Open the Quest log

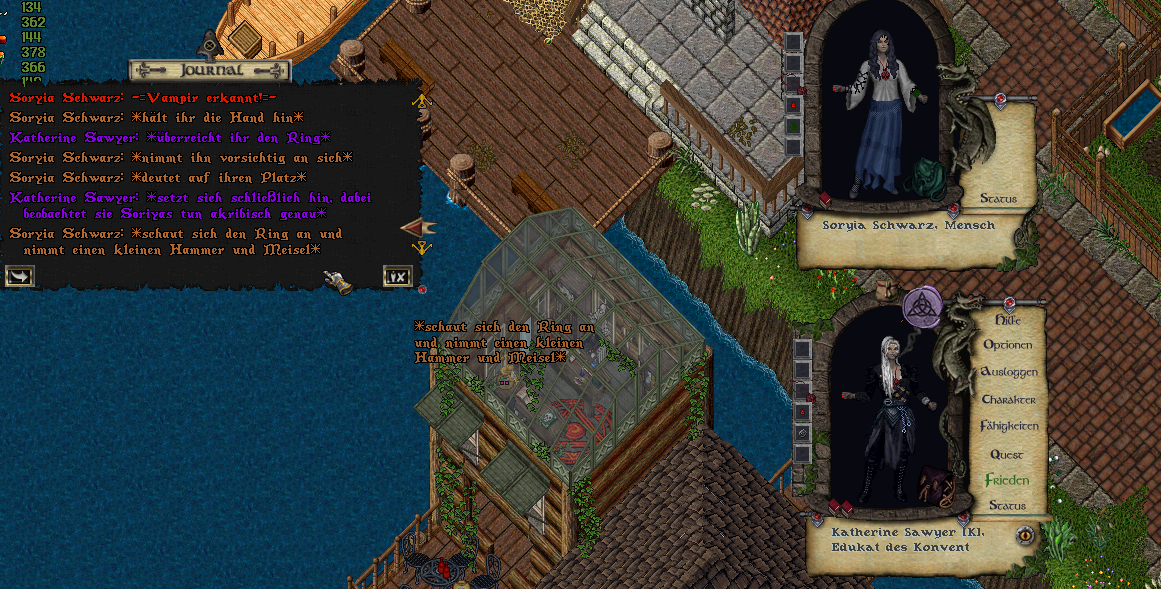click(1007, 454)
